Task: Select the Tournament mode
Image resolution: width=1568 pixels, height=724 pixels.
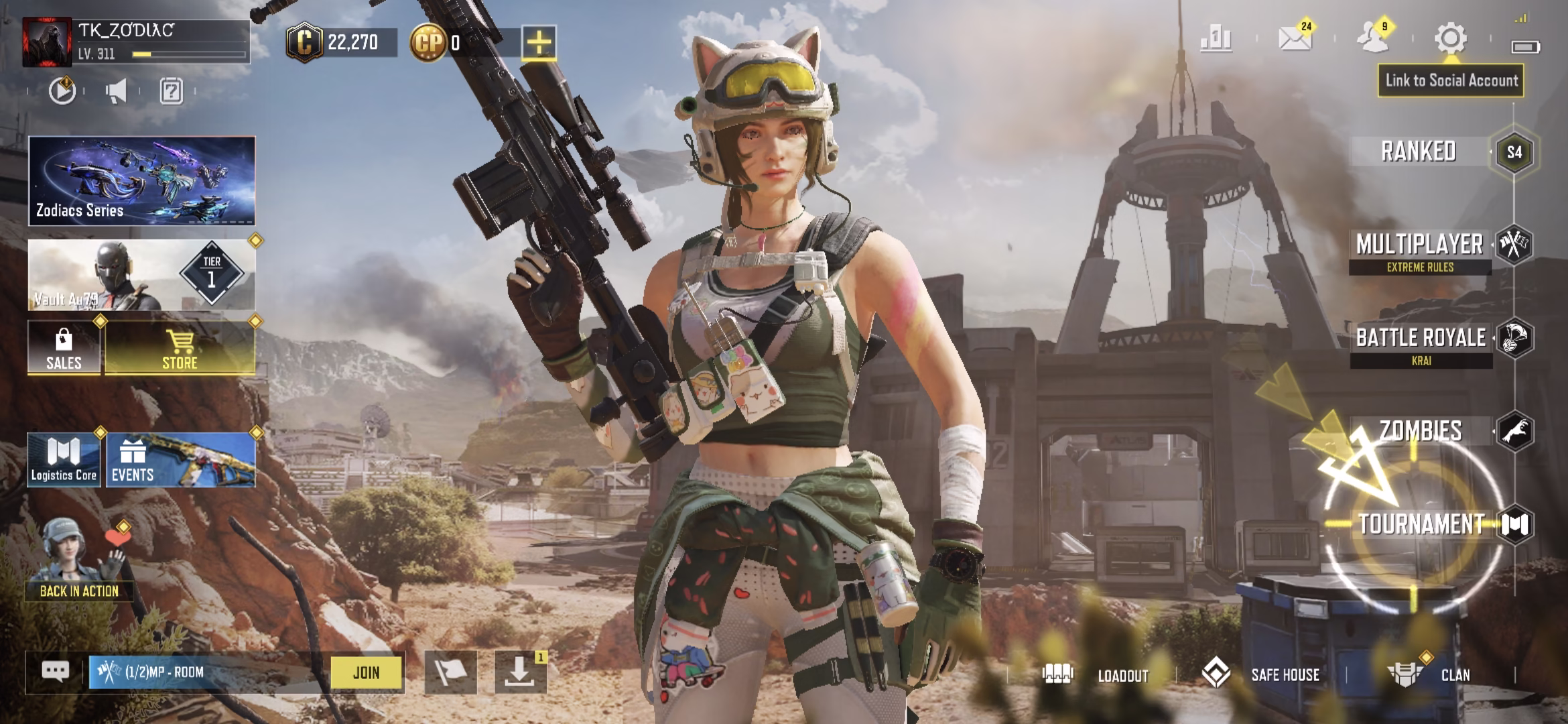Action: (x=1422, y=524)
